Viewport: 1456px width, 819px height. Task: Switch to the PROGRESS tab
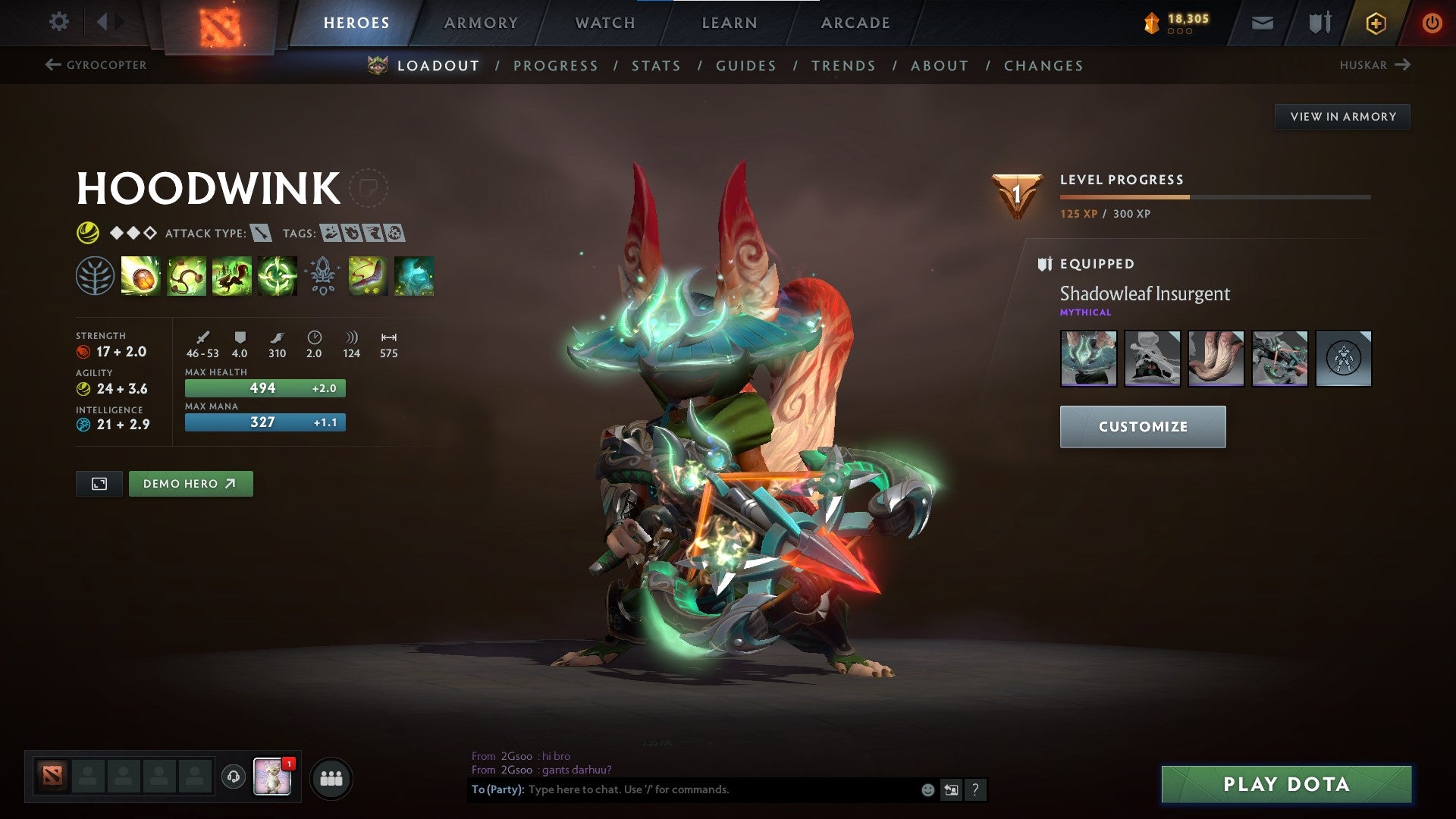point(556,66)
